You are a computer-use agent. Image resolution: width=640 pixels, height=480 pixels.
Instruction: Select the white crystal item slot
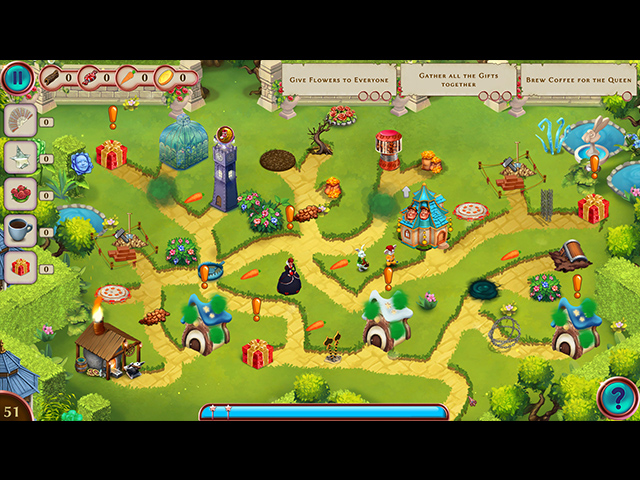(x=20, y=156)
